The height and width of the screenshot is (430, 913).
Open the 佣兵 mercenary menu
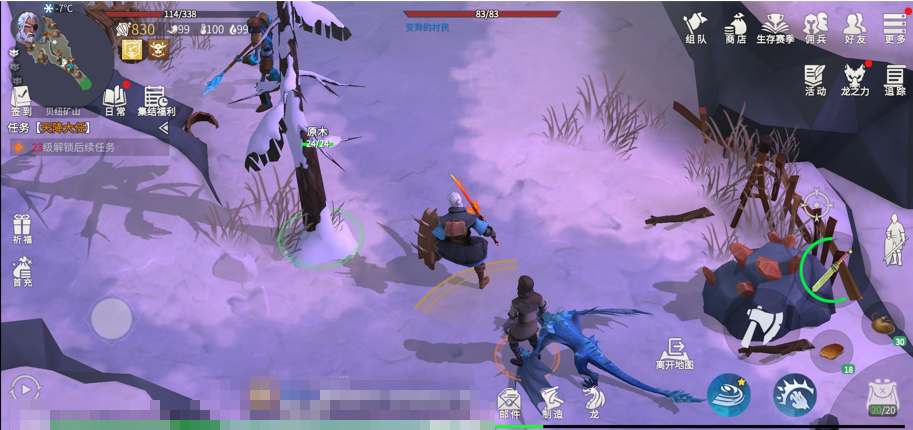816,27
